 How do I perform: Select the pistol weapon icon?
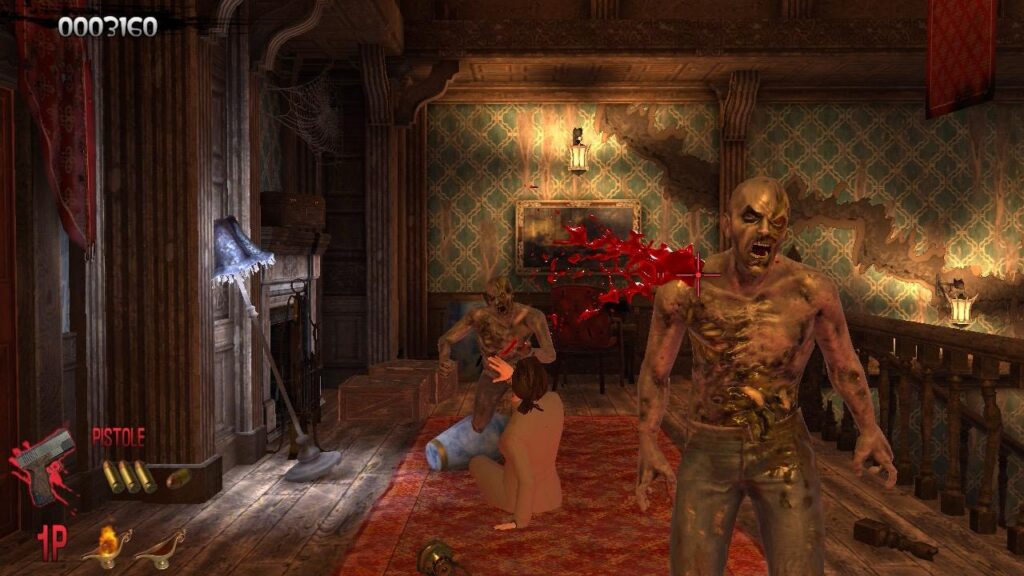(45, 467)
